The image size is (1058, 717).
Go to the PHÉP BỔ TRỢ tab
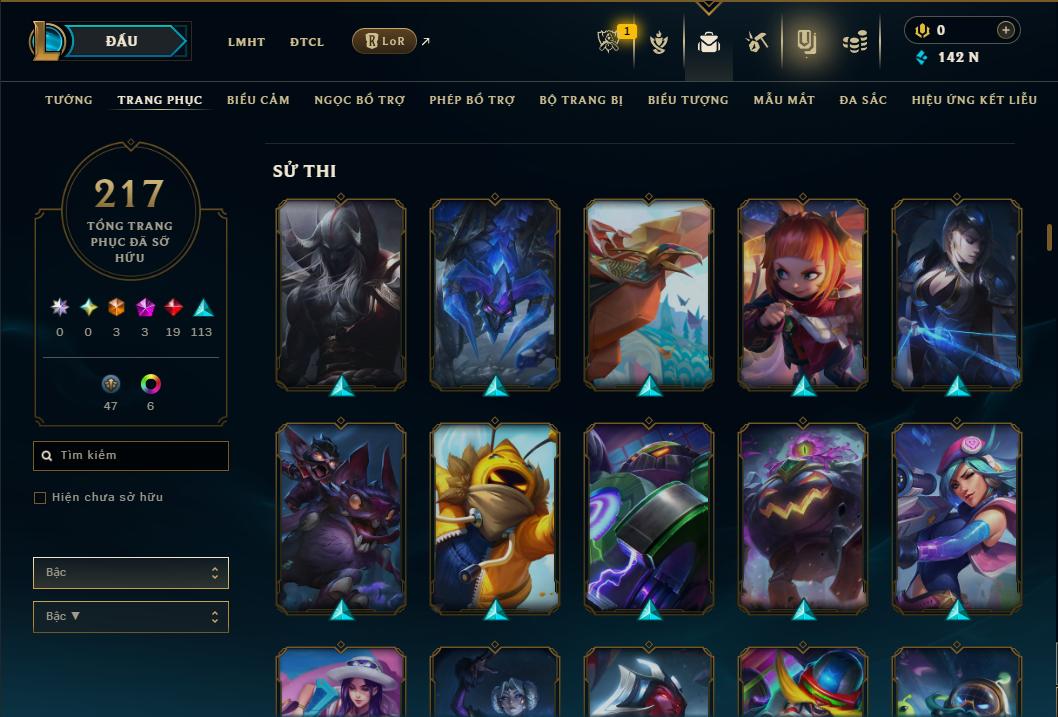pos(472,100)
